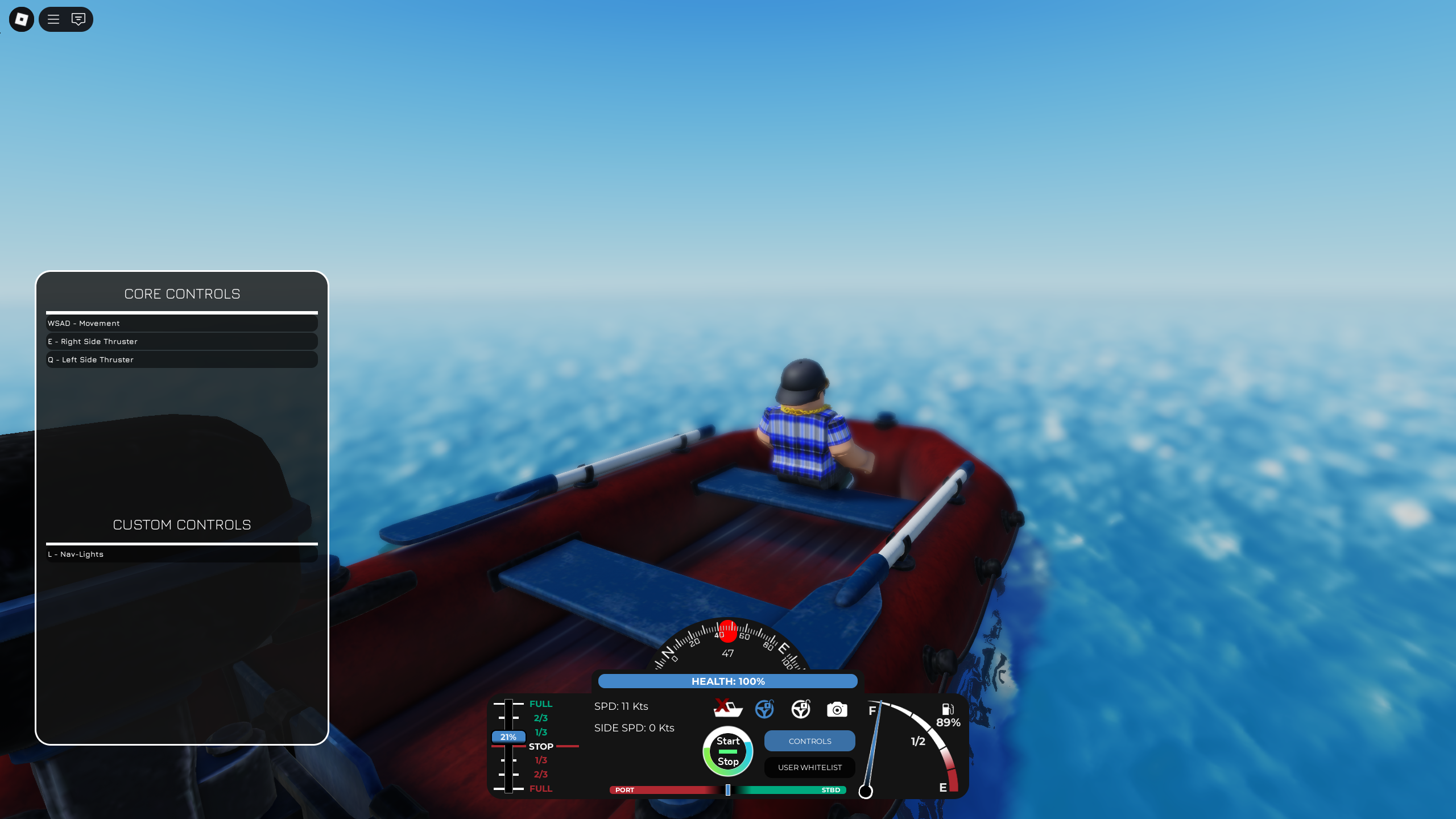
Task: Select 2/3 reverse on the throttle scale
Action: click(x=540, y=774)
